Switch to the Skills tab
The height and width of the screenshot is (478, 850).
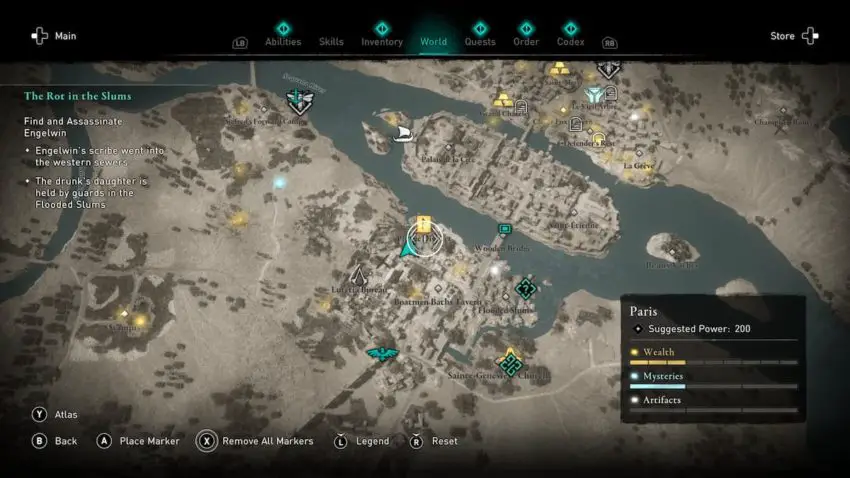[331, 41]
